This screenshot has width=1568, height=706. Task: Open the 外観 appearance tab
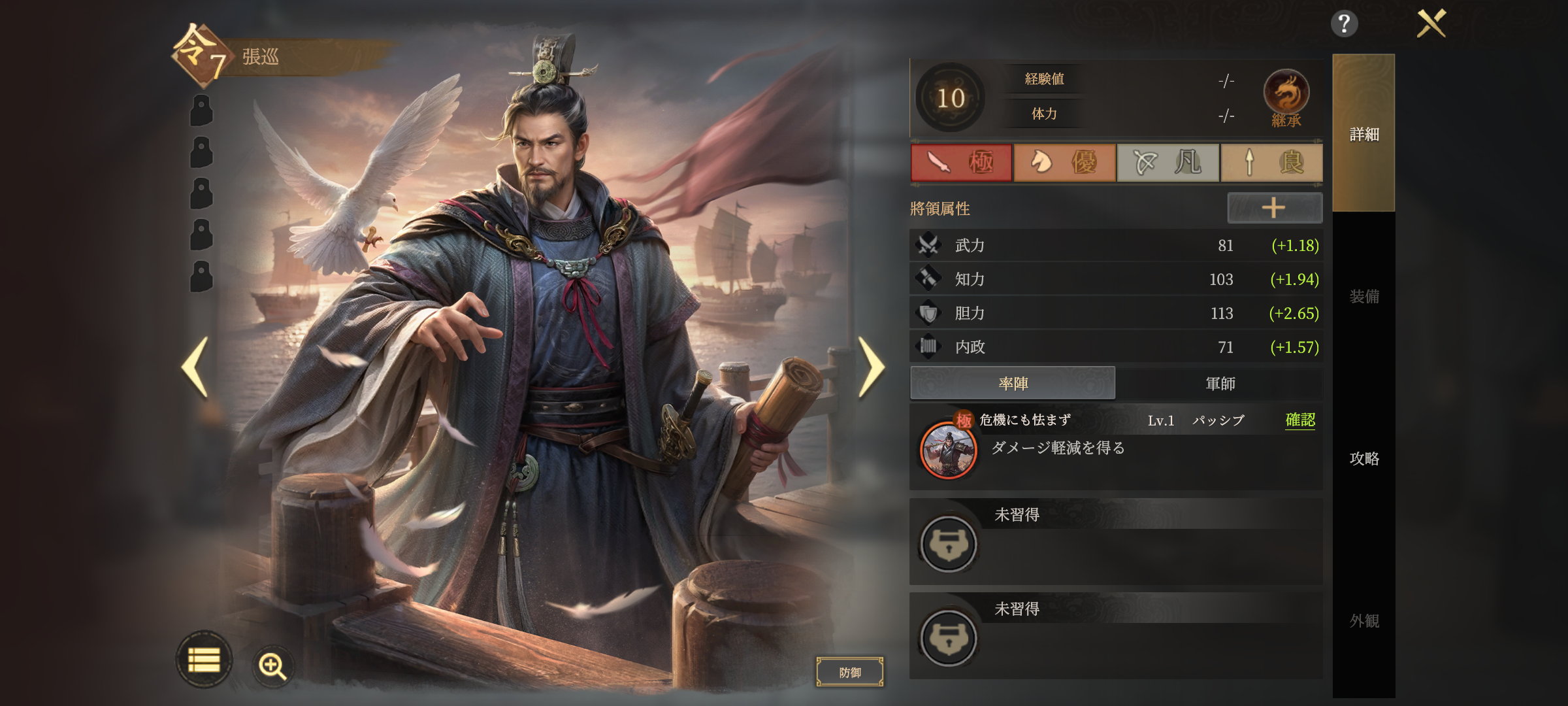click(1364, 620)
